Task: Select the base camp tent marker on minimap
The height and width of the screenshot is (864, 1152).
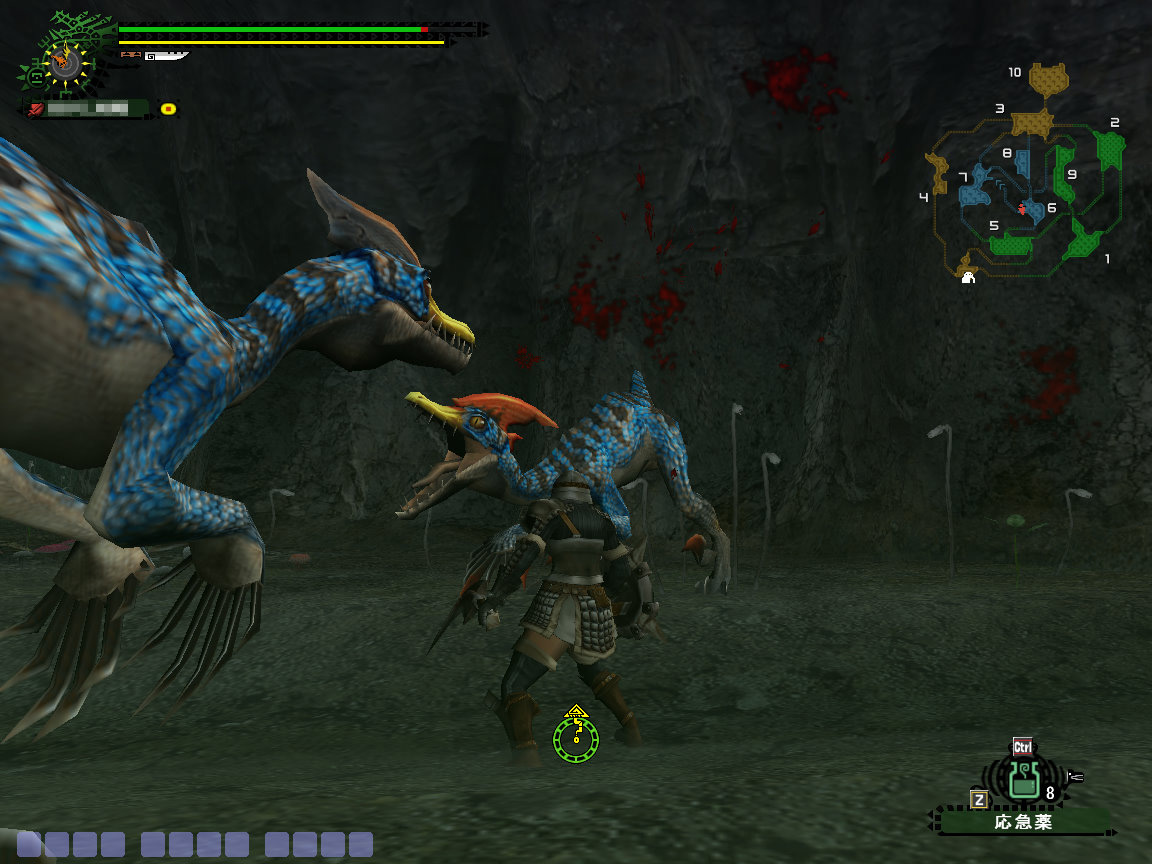Action: pyautogui.click(x=968, y=279)
